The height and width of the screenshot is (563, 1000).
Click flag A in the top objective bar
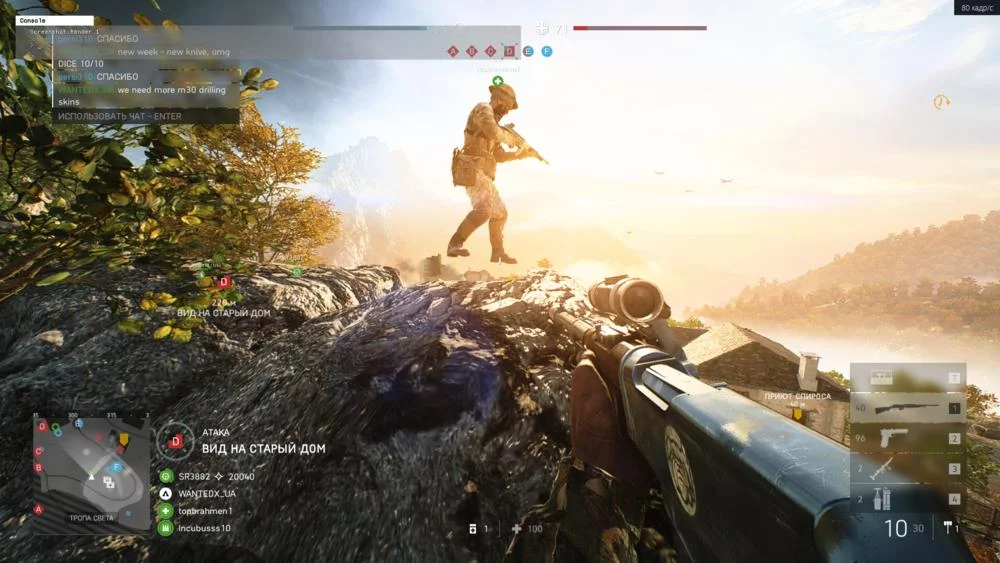[453, 51]
